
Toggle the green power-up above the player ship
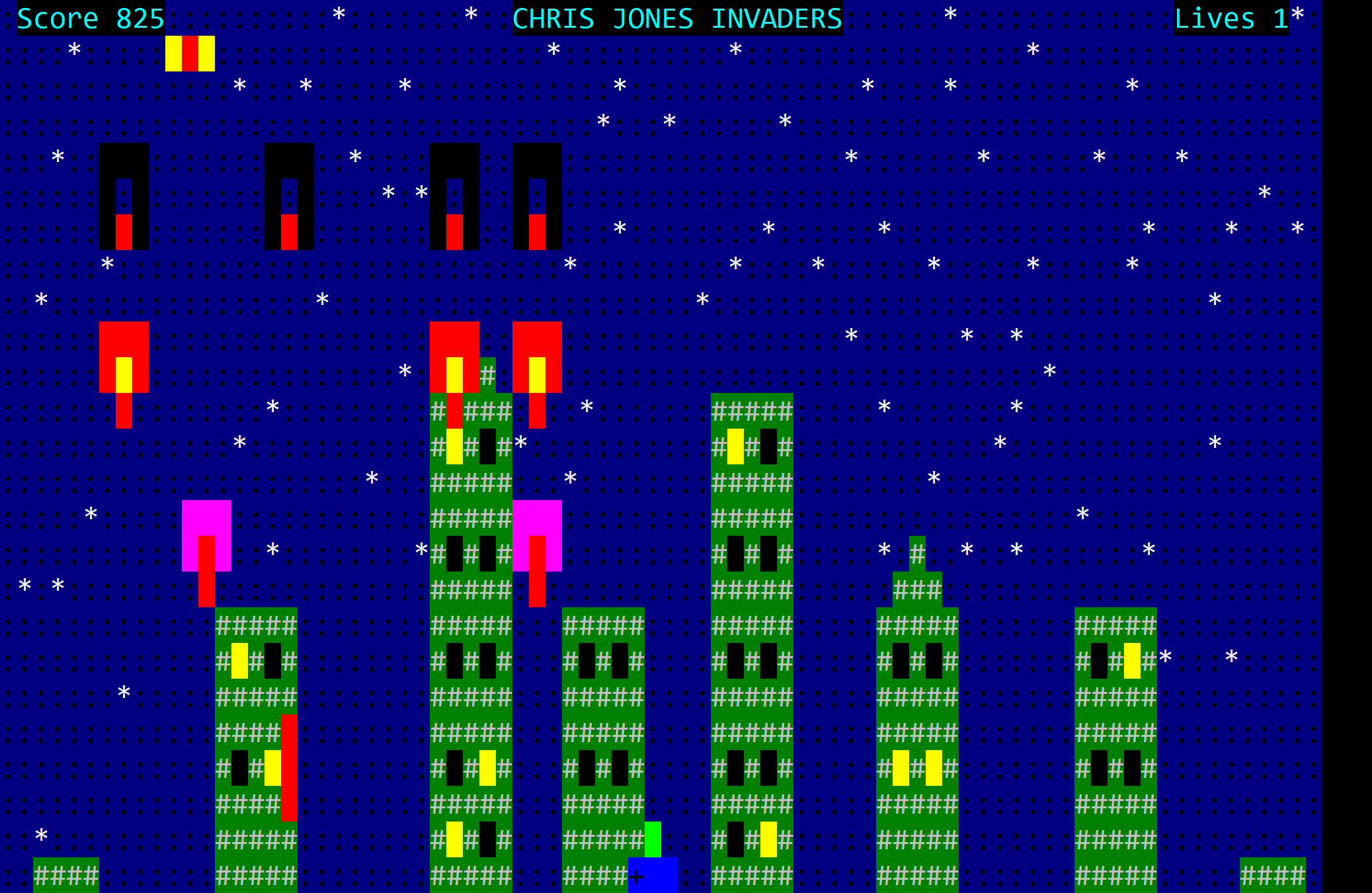[x=653, y=840]
